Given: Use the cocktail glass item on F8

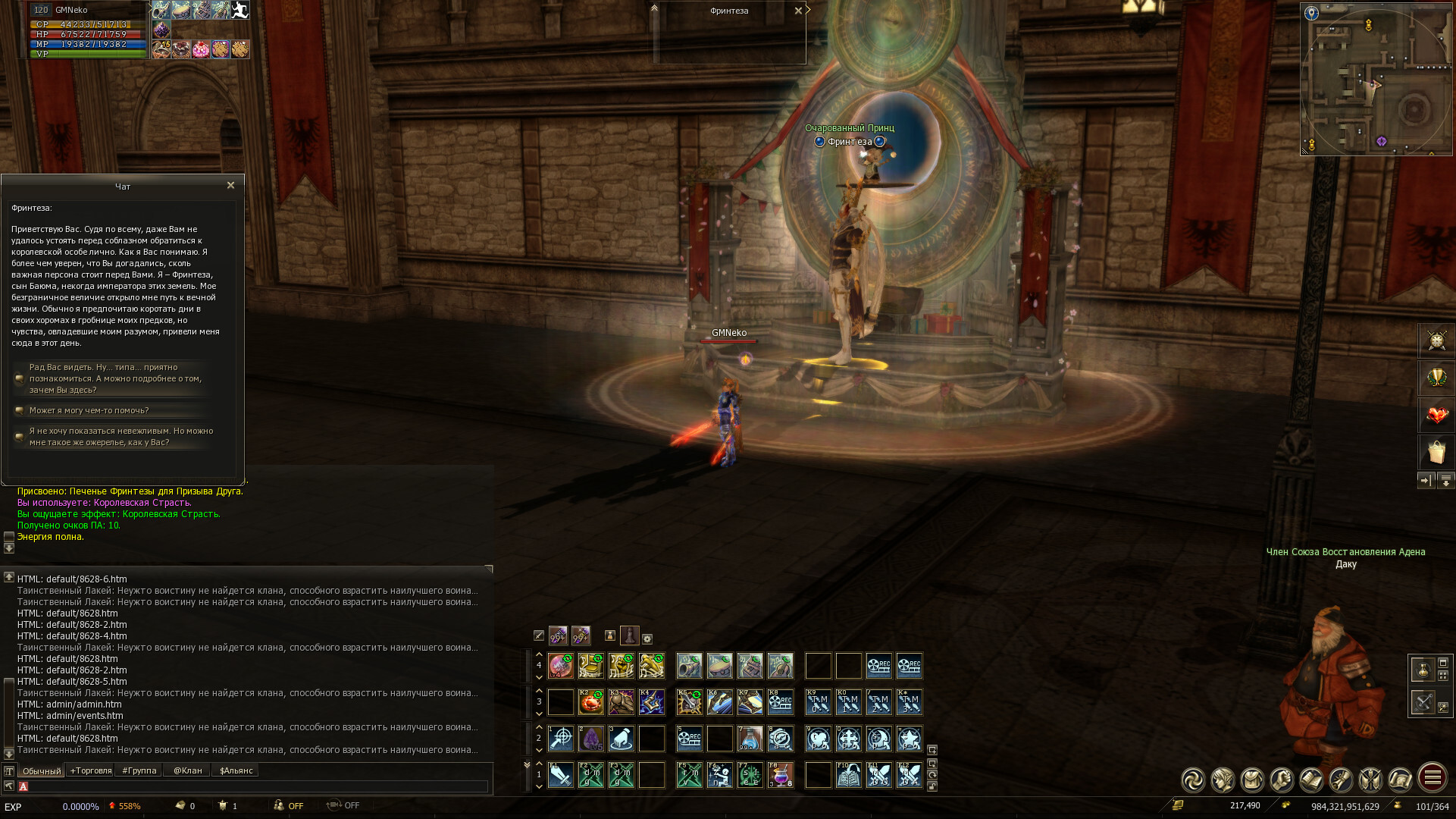Looking at the screenshot, I should click(780, 775).
